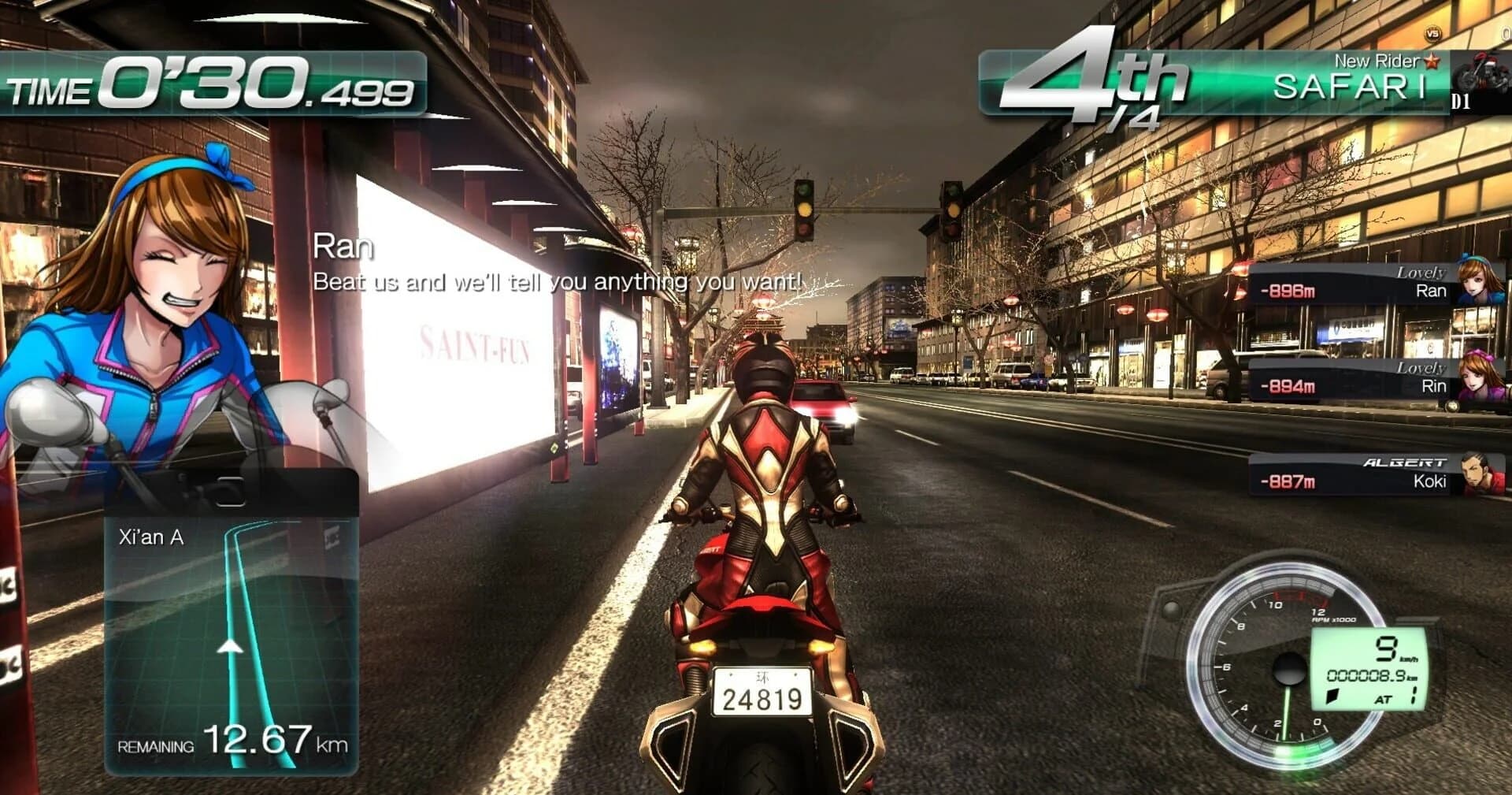
Task: Click the TIME 0'30.499 race timer
Action: (x=213, y=87)
